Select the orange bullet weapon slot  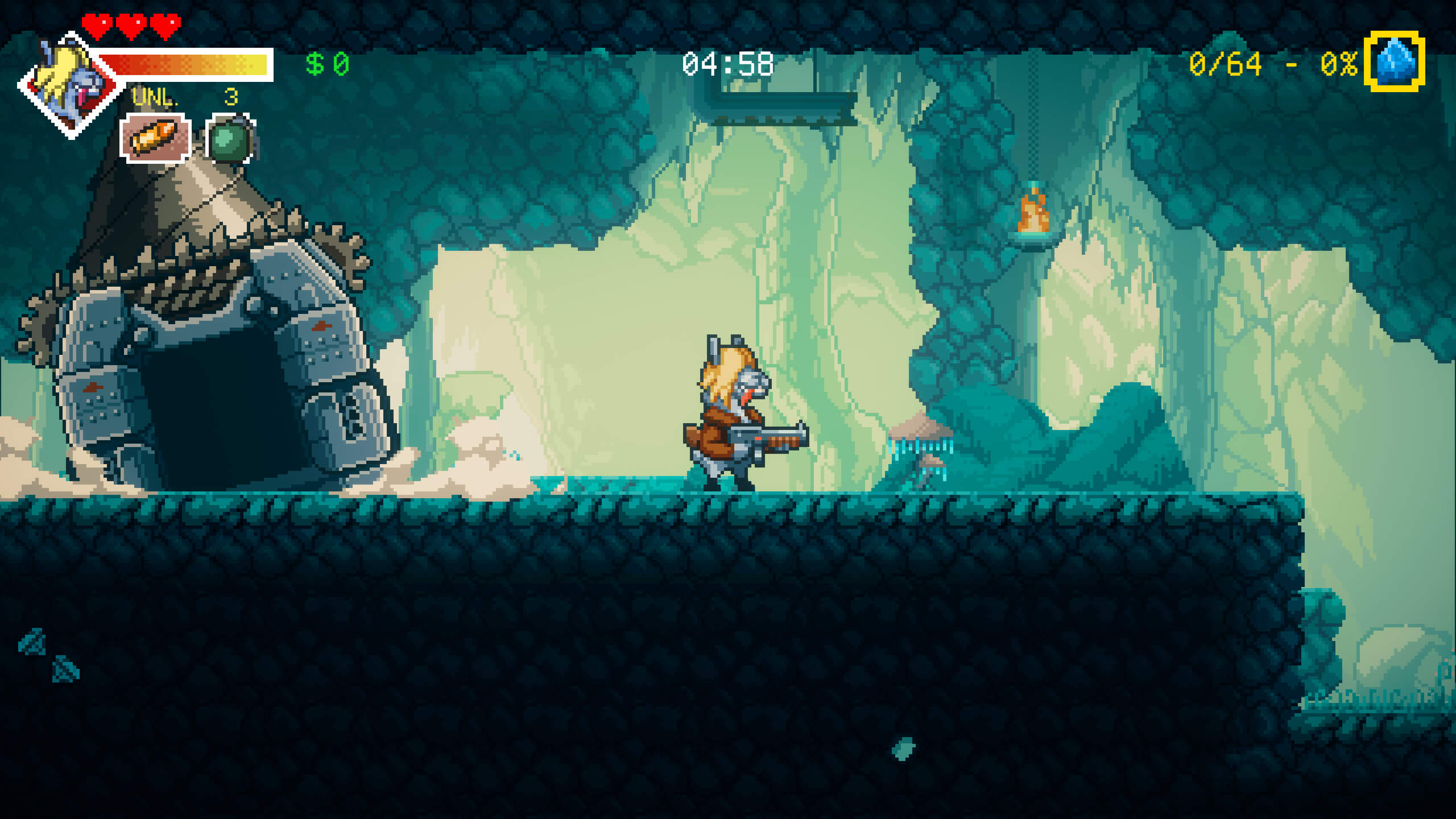pyautogui.click(x=155, y=138)
